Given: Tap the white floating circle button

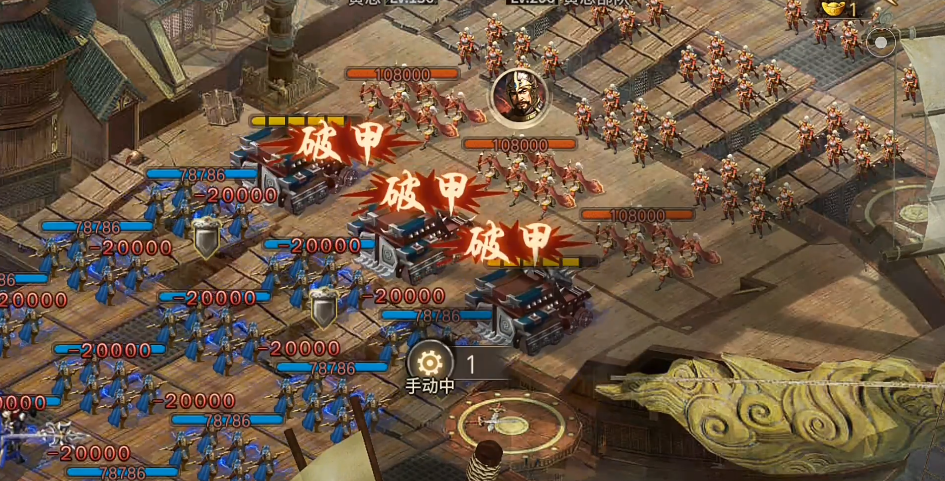Looking at the screenshot, I should [880, 43].
